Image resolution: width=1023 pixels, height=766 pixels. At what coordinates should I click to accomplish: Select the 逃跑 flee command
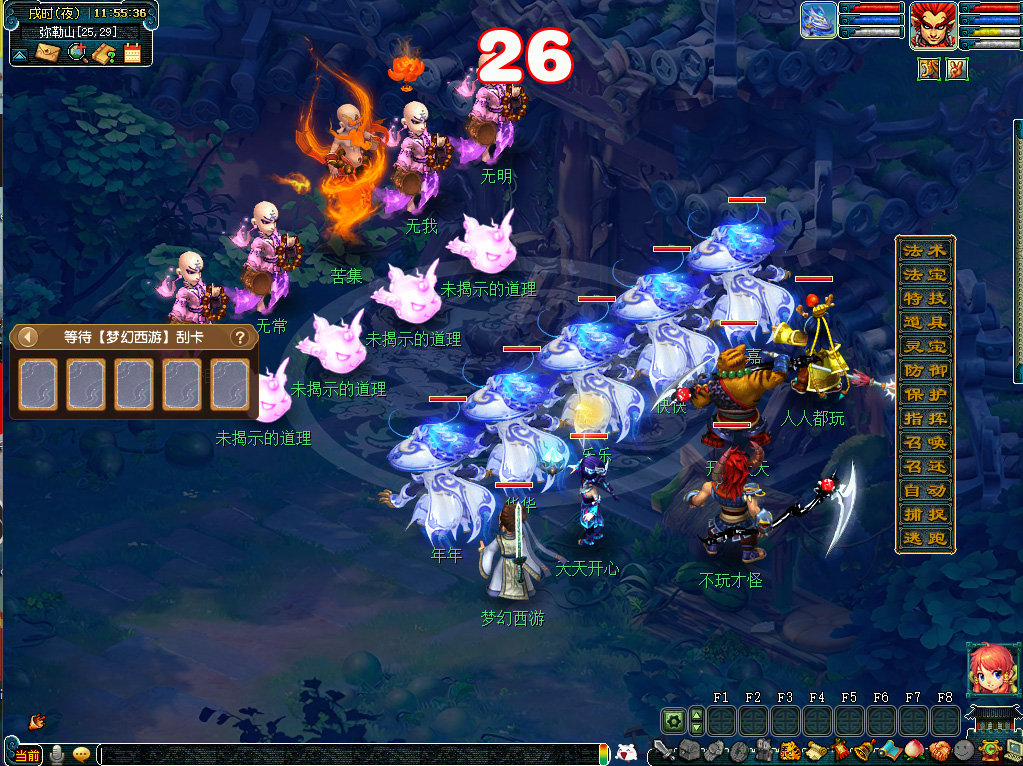924,538
